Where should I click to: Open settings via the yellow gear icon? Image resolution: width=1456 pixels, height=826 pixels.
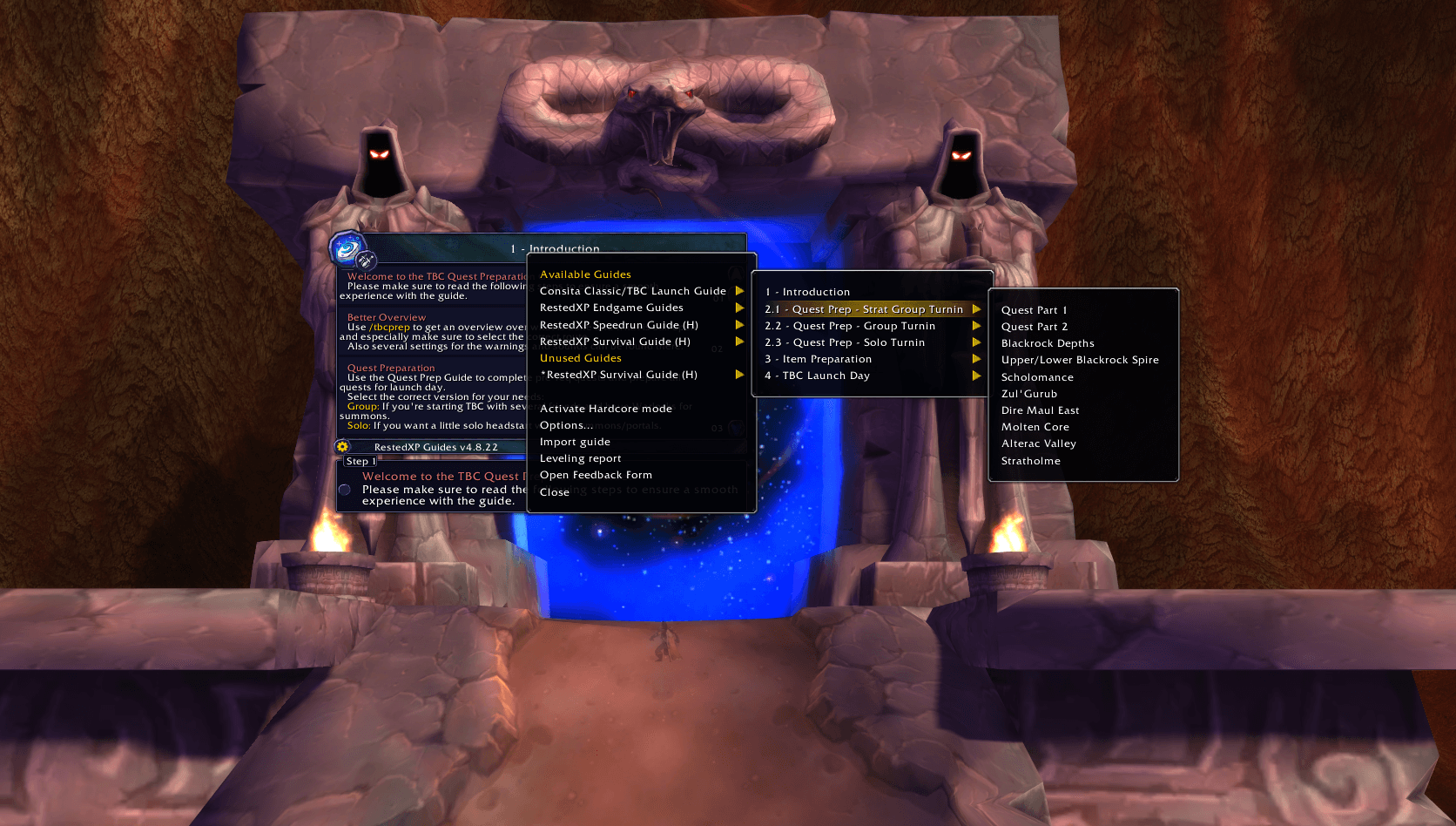pos(341,446)
